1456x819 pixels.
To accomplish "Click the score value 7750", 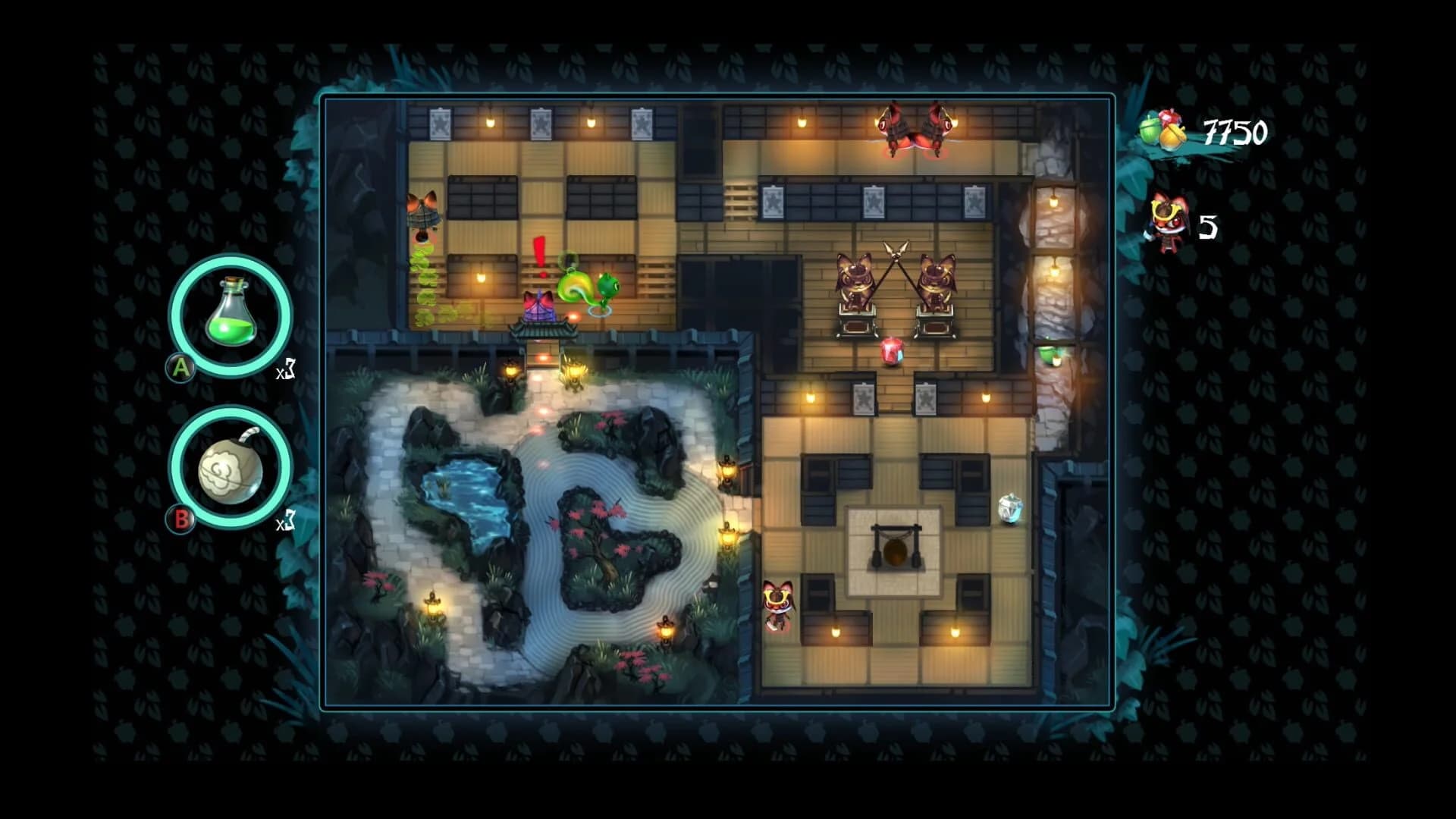I will 1236,130.
